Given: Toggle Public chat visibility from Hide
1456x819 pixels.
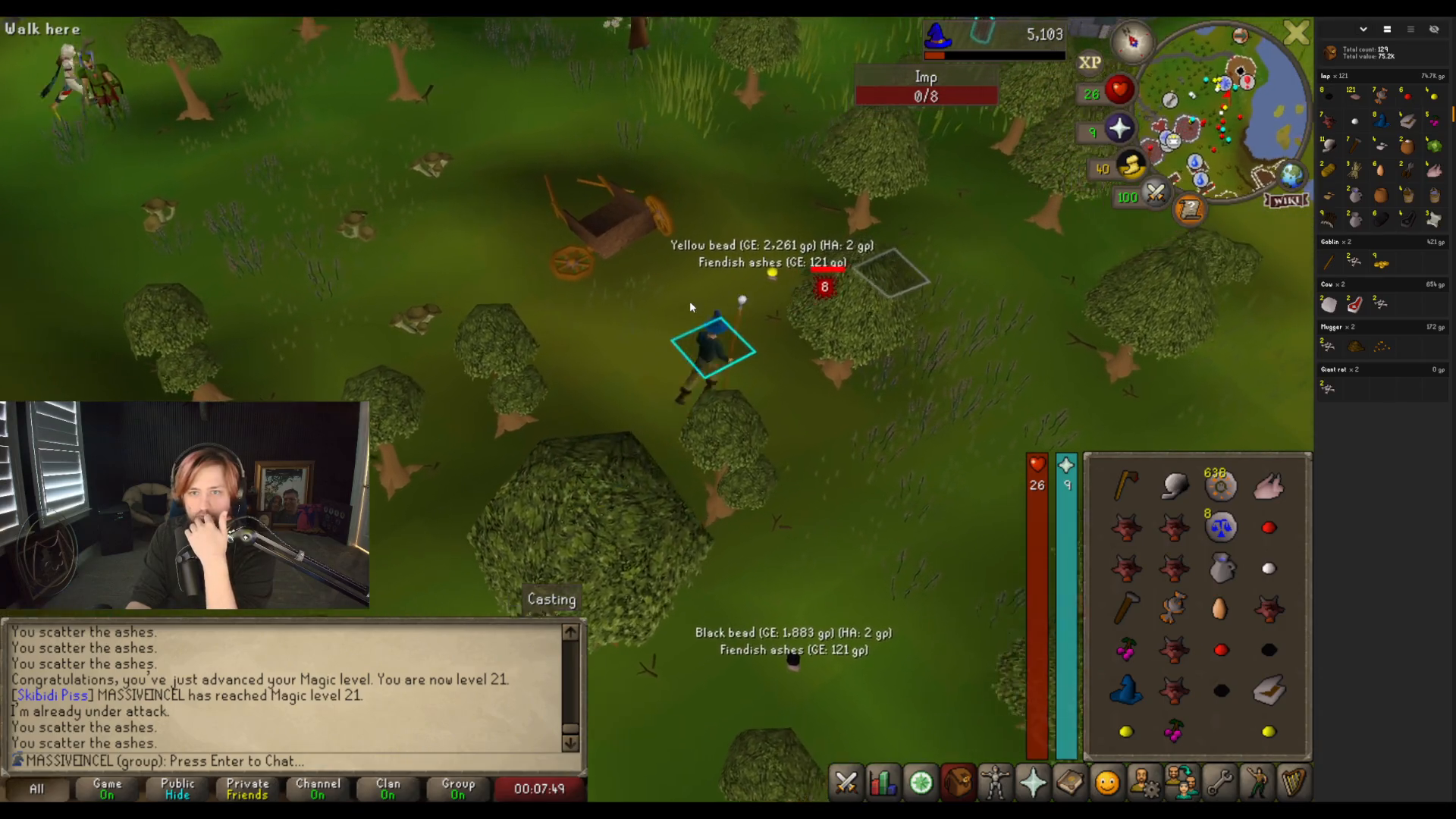Looking at the screenshot, I should 176,789.
